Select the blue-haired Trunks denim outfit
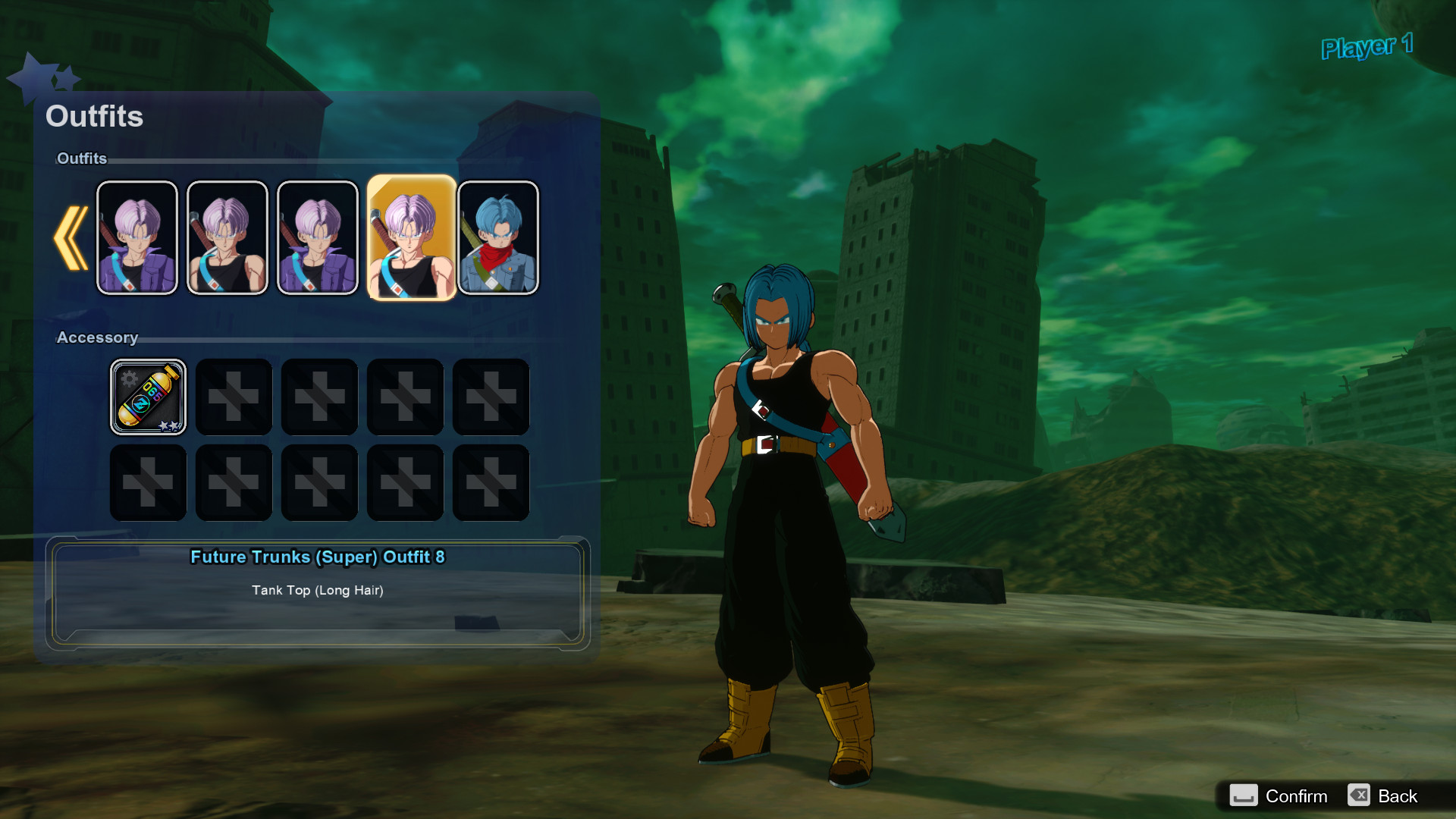Viewport: 1456px width, 819px height. [498, 237]
